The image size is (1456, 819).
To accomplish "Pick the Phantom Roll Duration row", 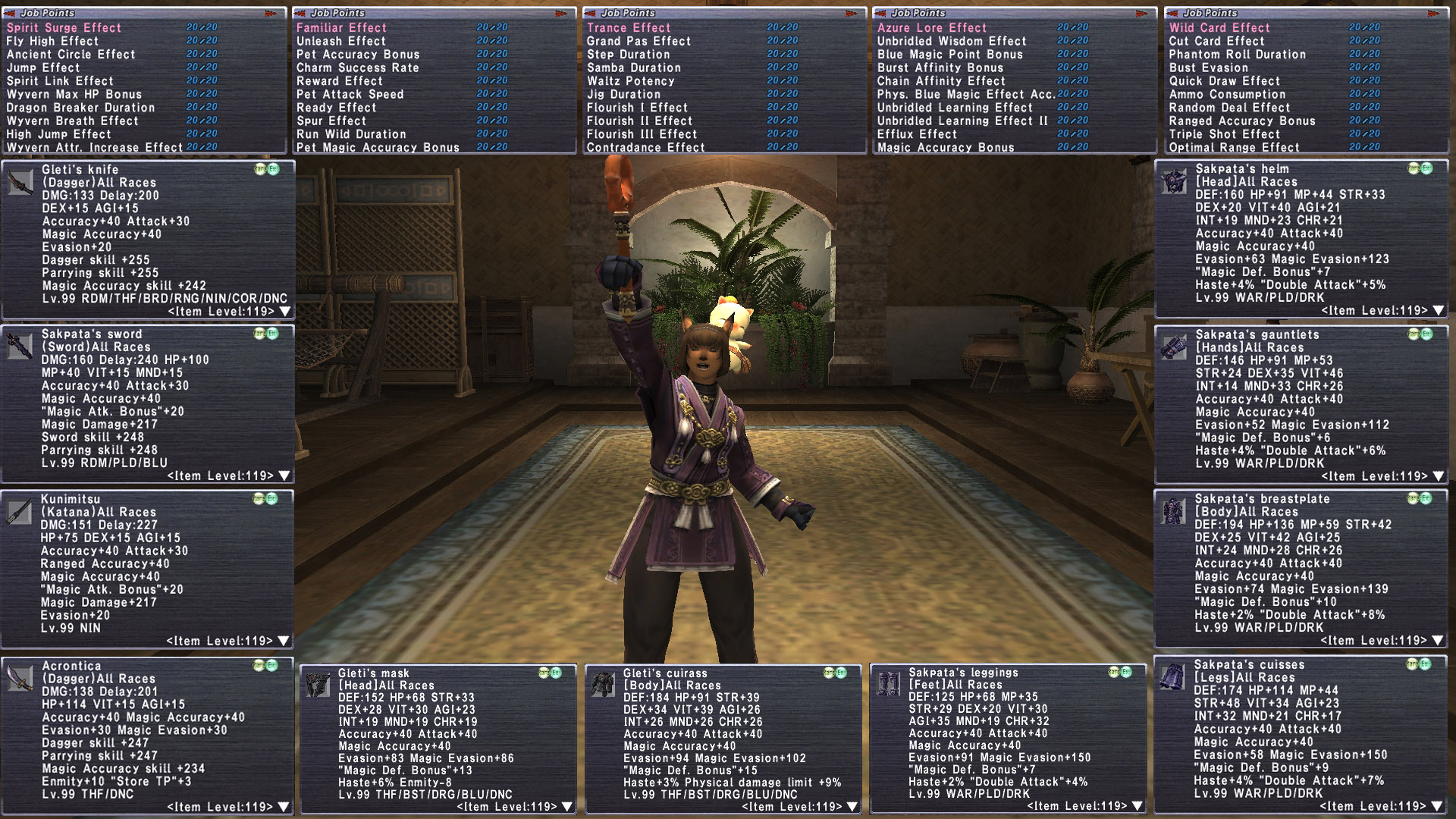I will point(1237,55).
